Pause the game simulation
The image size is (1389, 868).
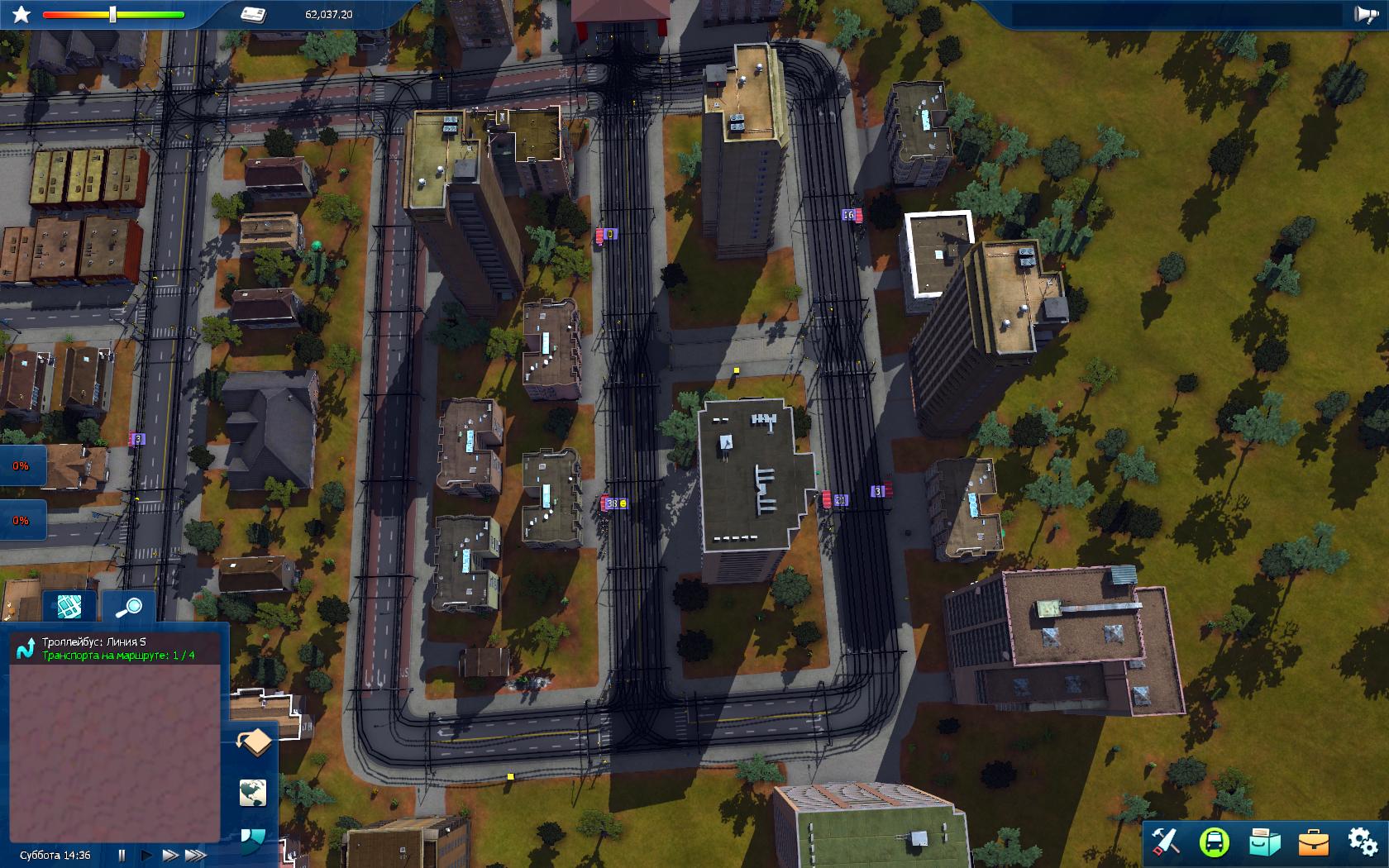click(x=122, y=855)
